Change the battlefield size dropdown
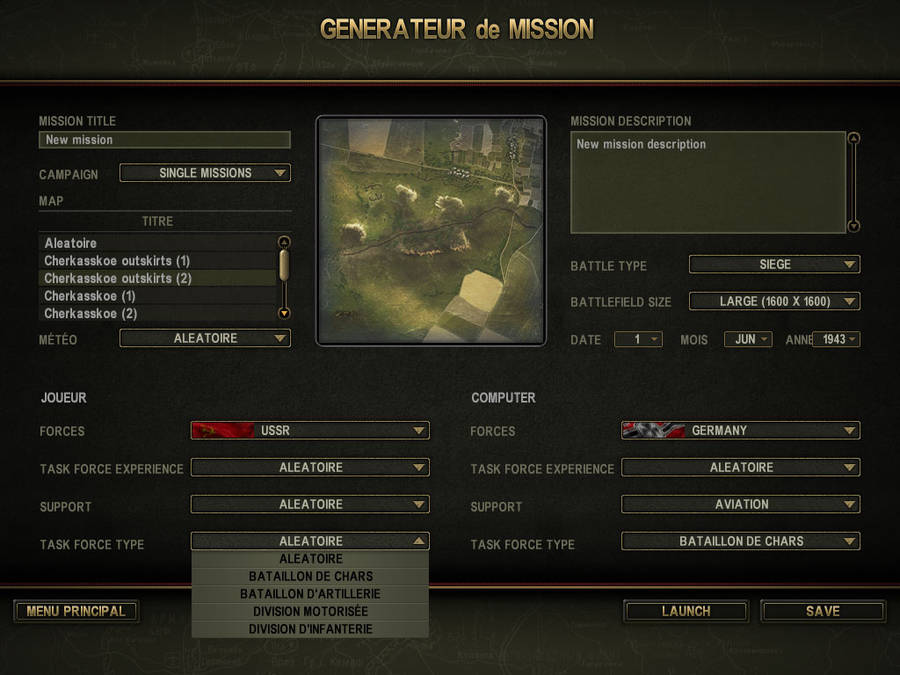The height and width of the screenshot is (675, 900). [775, 301]
